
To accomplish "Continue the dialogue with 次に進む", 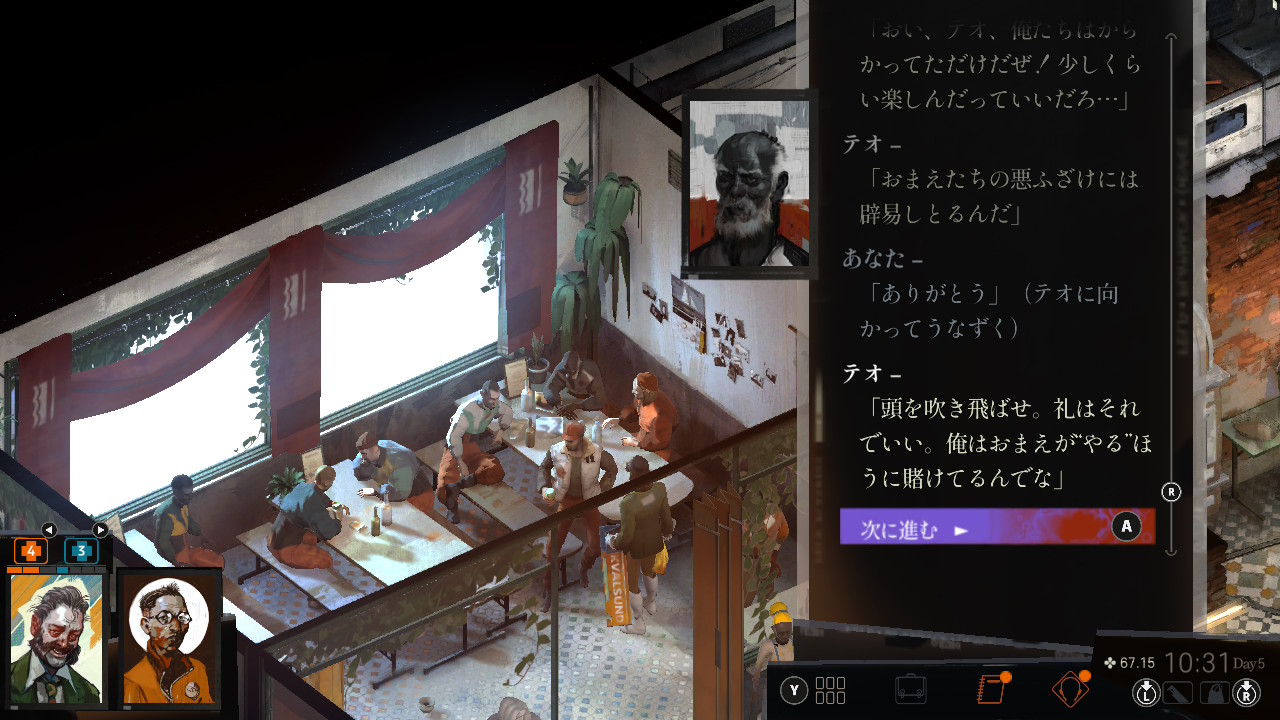I will point(996,527).
